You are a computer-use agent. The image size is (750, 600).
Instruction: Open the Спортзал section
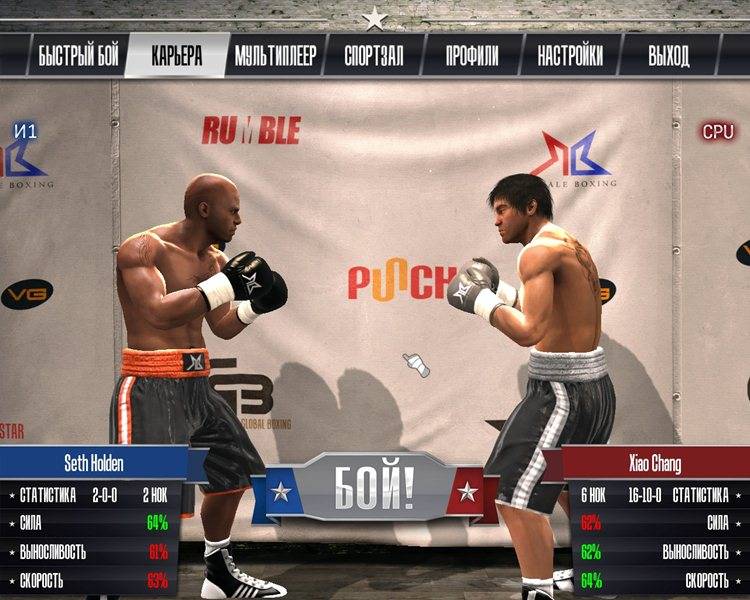[x=374, y=56]
